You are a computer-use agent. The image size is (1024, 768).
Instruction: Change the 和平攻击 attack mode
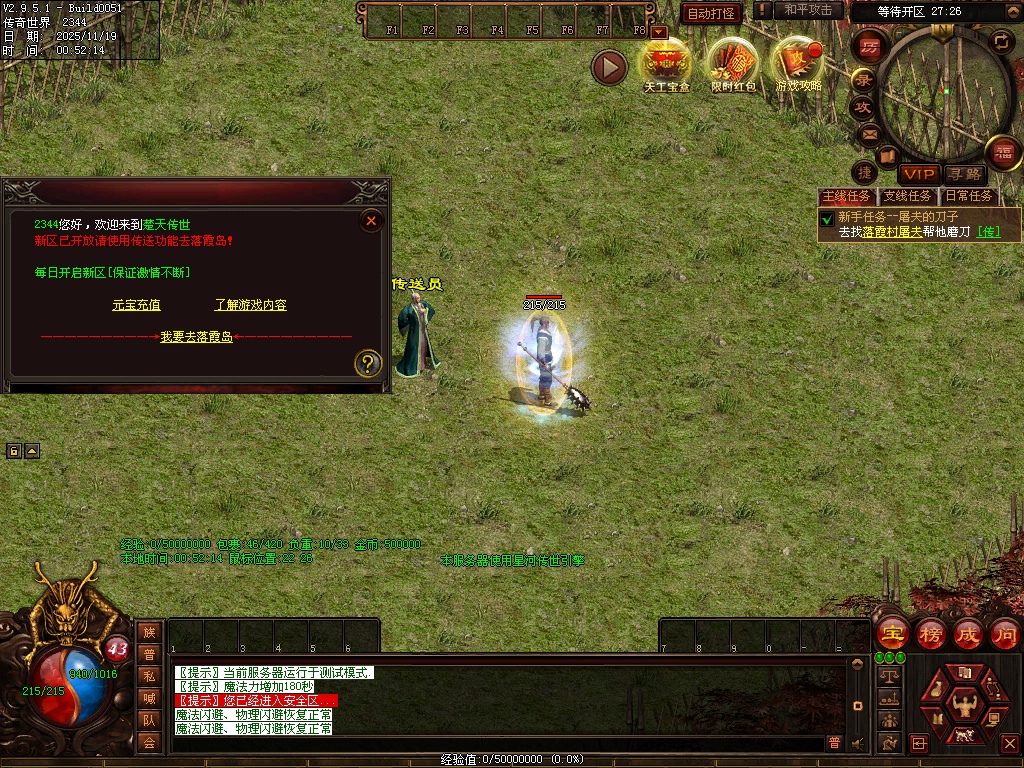pos(808,10)
